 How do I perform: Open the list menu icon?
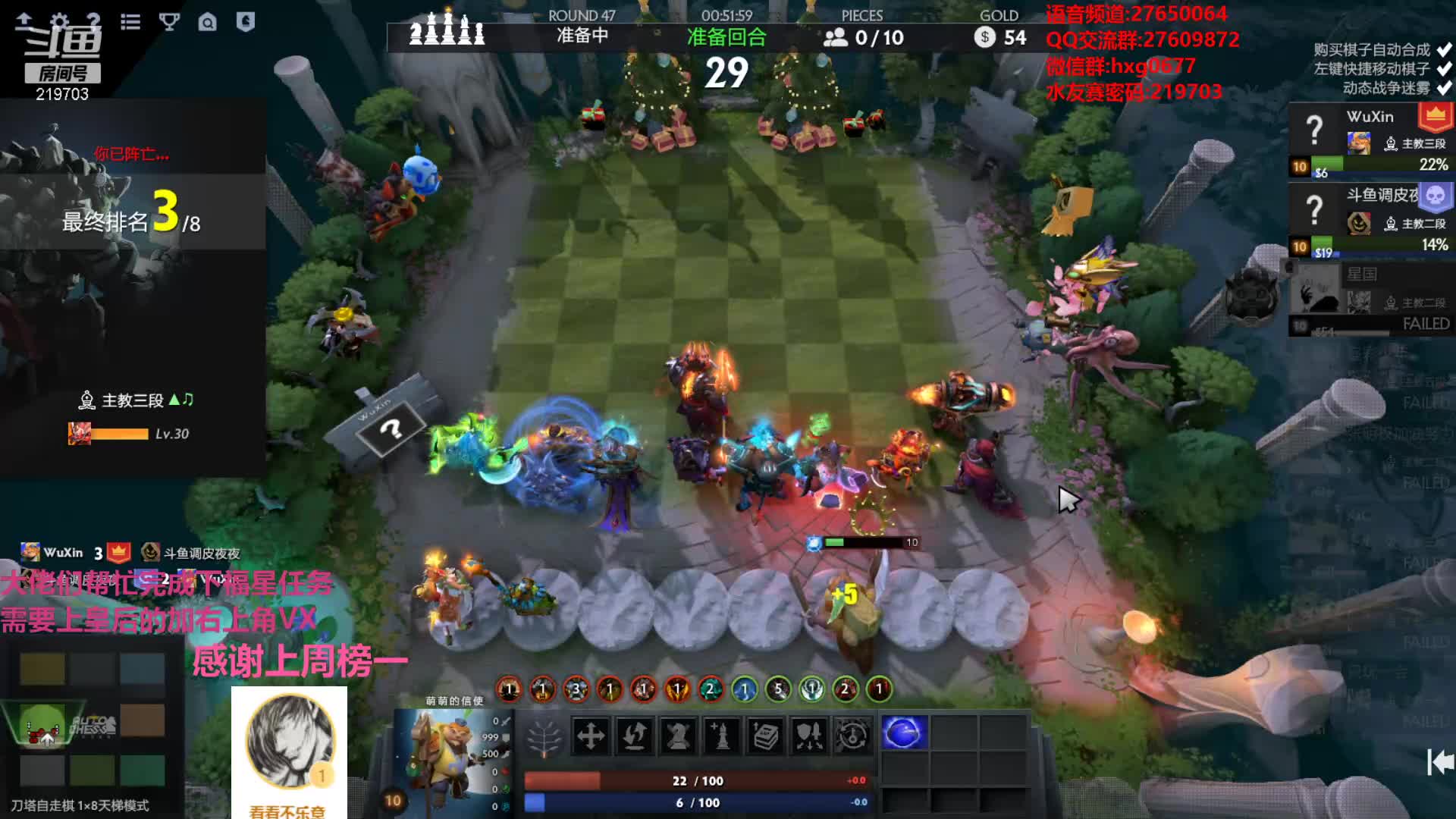[x=130, y=21]
